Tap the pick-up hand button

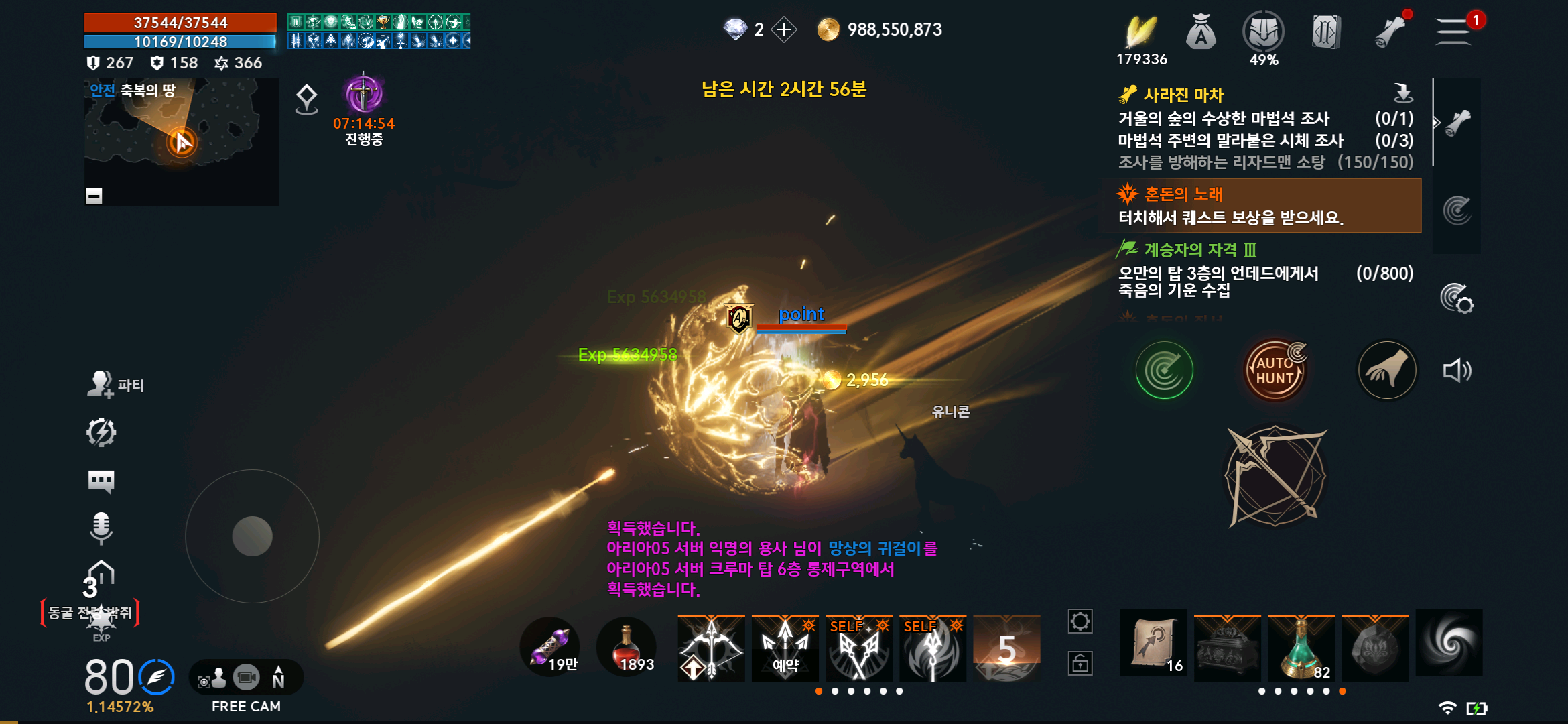click(1386, 370)
